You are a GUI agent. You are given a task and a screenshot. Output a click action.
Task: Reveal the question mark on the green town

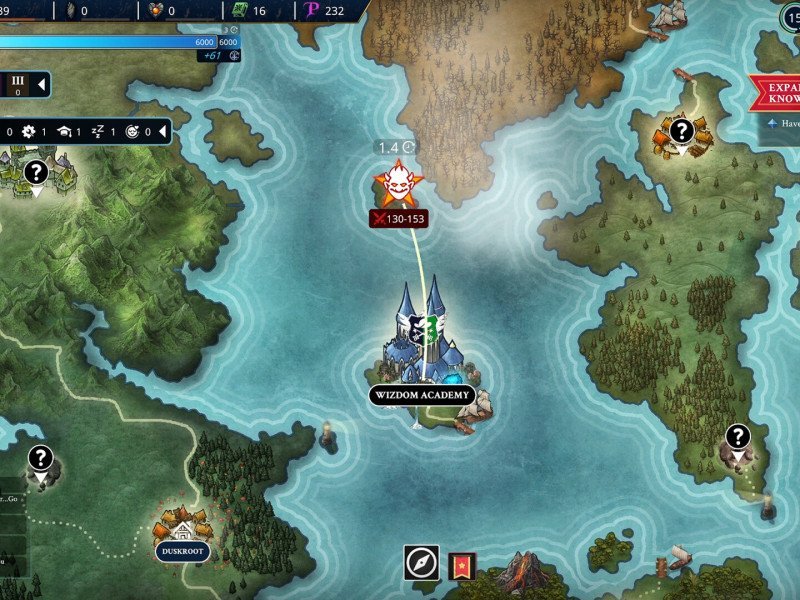[36, 172]
